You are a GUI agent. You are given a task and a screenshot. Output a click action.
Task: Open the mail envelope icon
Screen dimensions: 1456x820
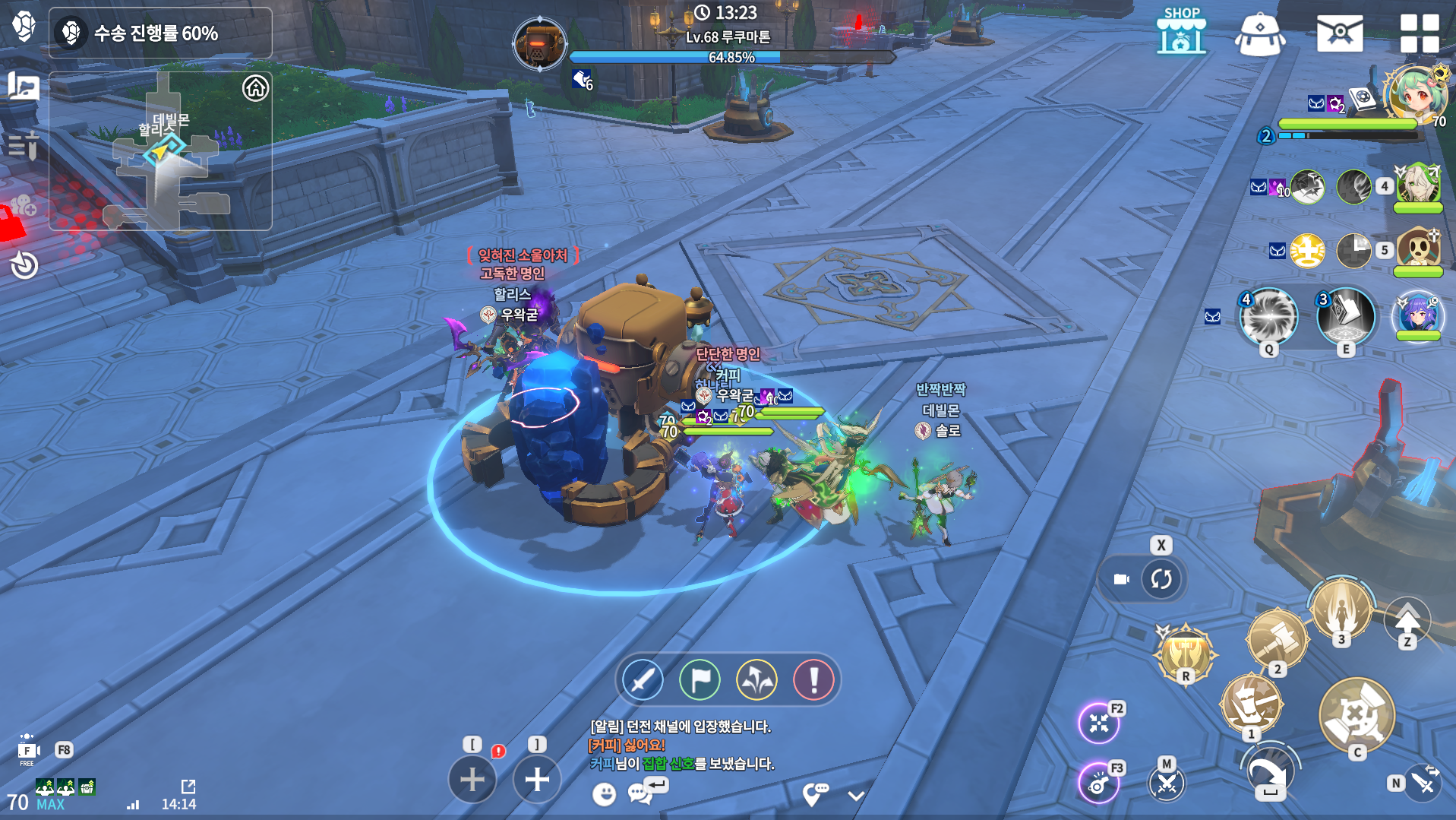coord(1339,34)
